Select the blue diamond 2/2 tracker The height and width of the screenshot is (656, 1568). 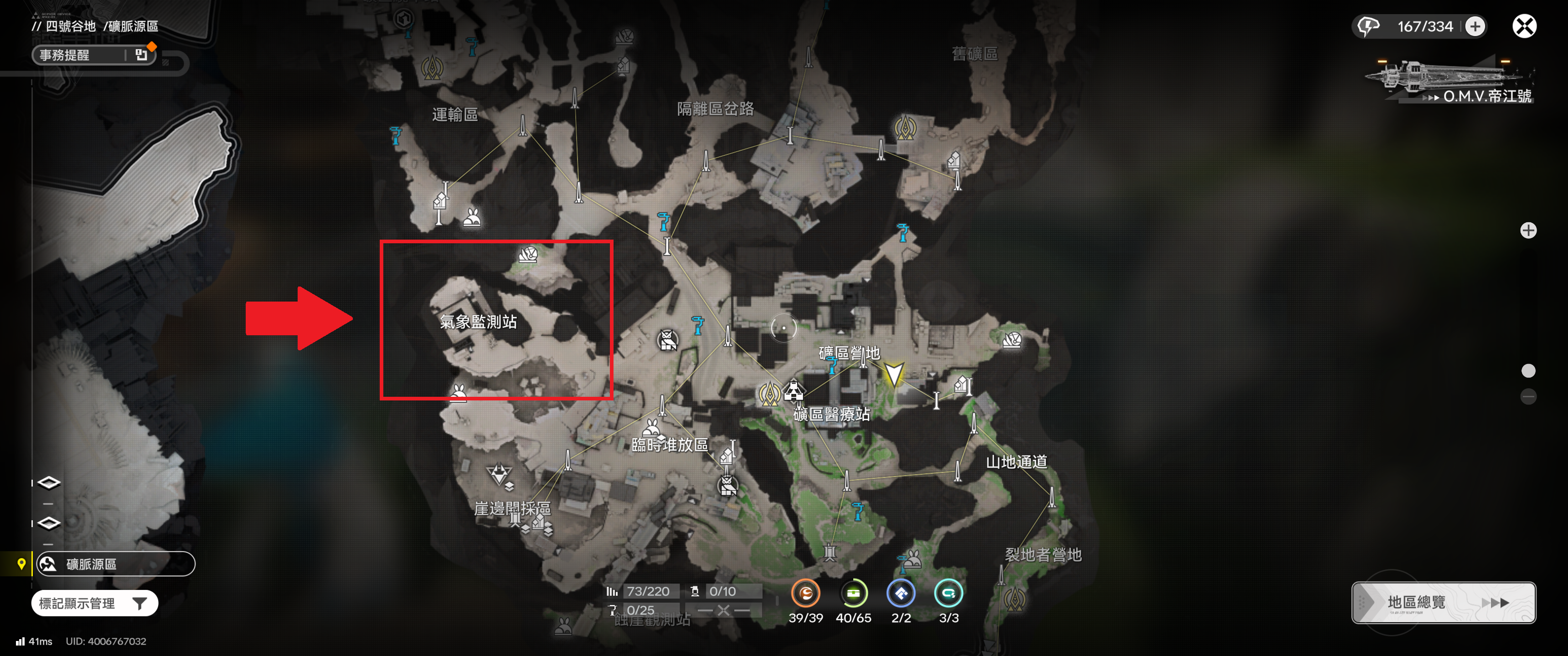(x=901, y=593)
